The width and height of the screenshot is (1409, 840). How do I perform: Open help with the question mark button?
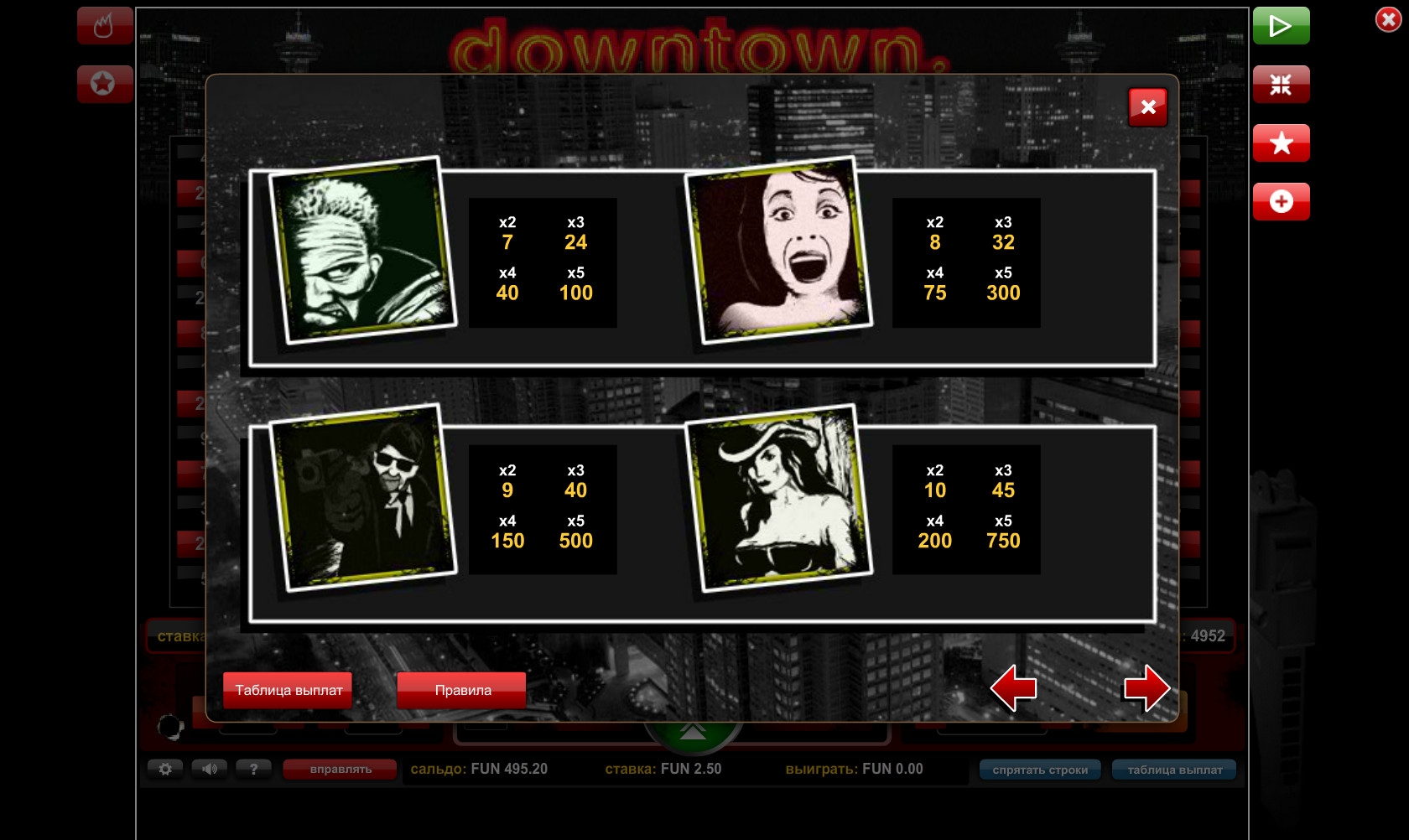(253, 769)
